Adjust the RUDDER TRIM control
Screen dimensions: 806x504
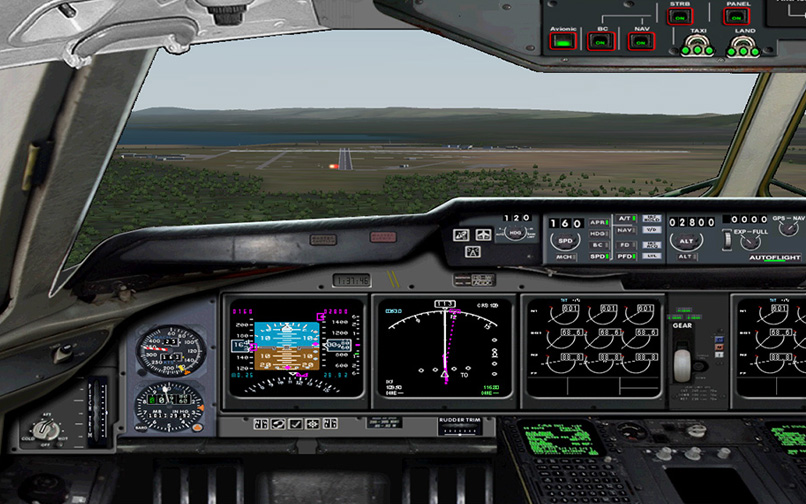click(459, 432)
